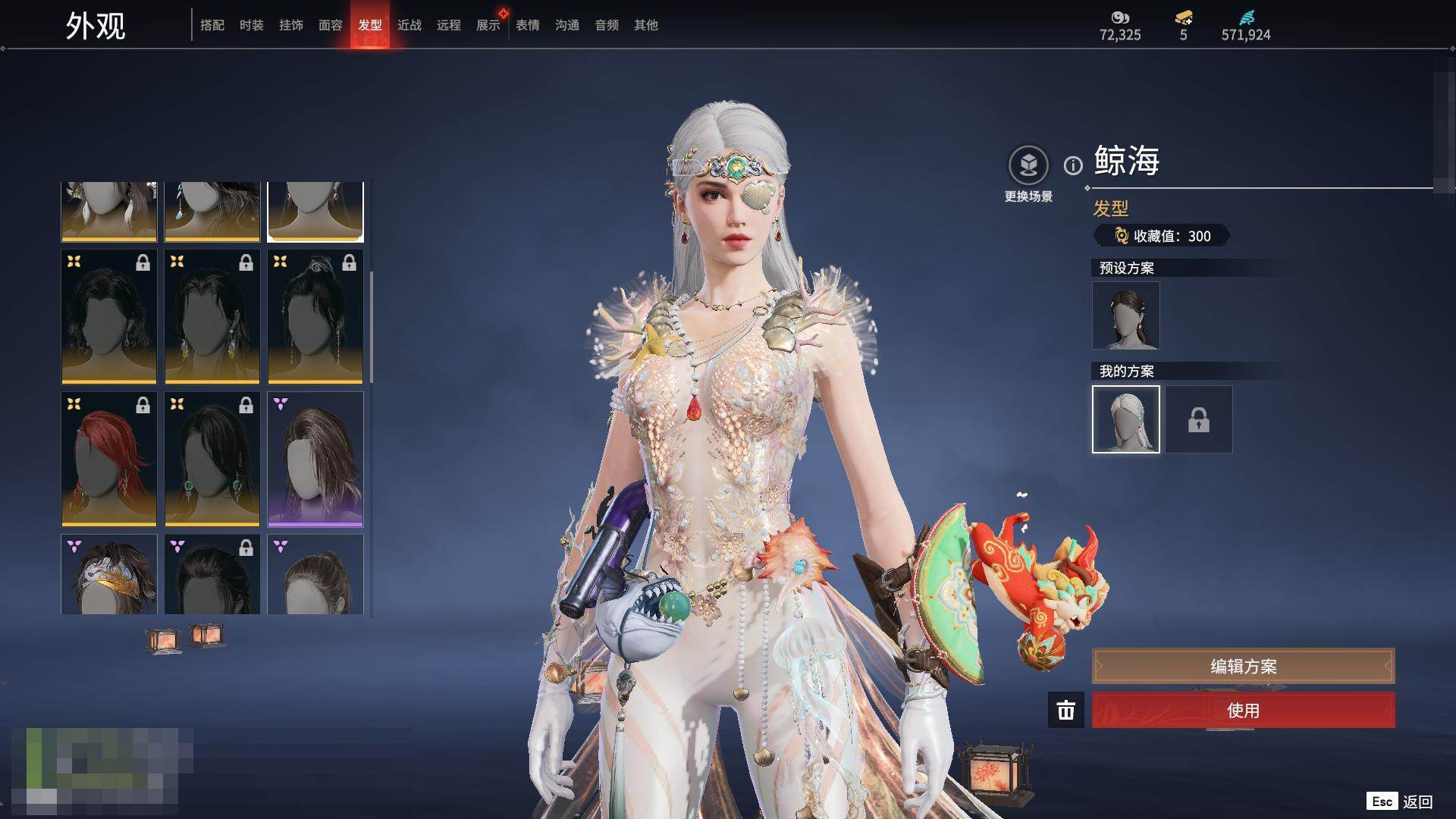Select the 表情 tab

(527, 25)
